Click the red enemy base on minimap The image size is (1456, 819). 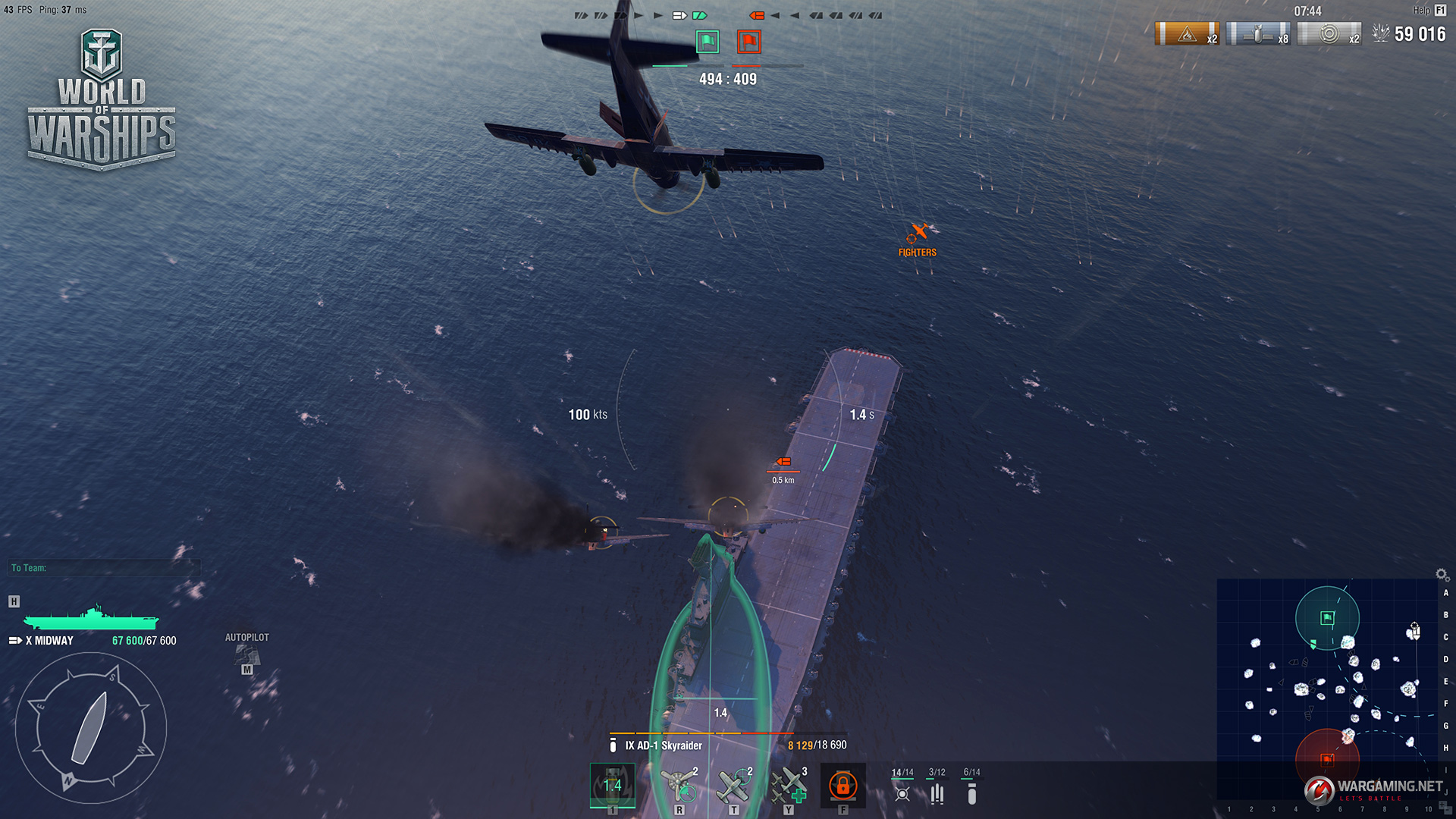(x=1327, y=758)
